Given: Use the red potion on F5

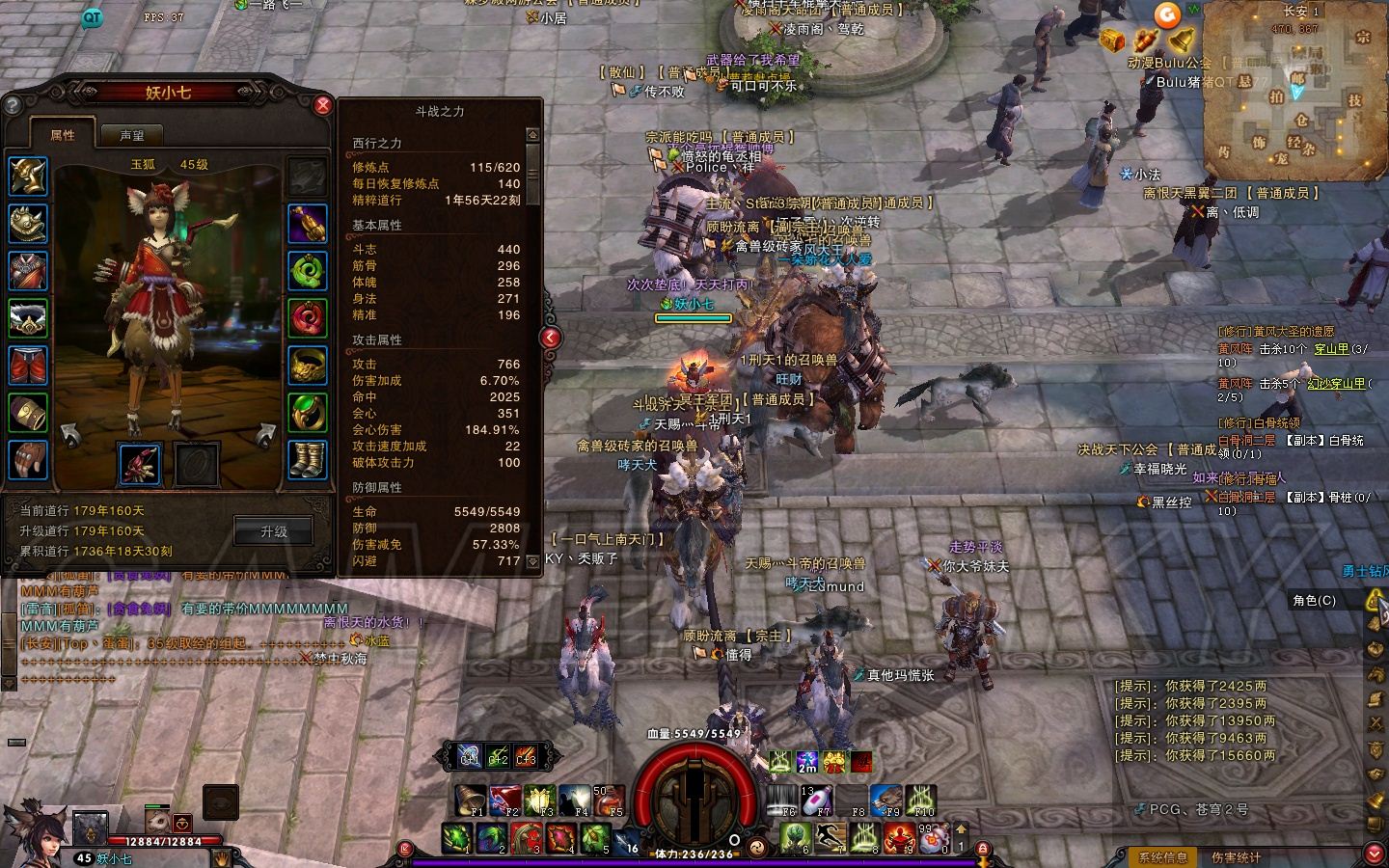Looking at the screenshot, I should coord(607,800).
